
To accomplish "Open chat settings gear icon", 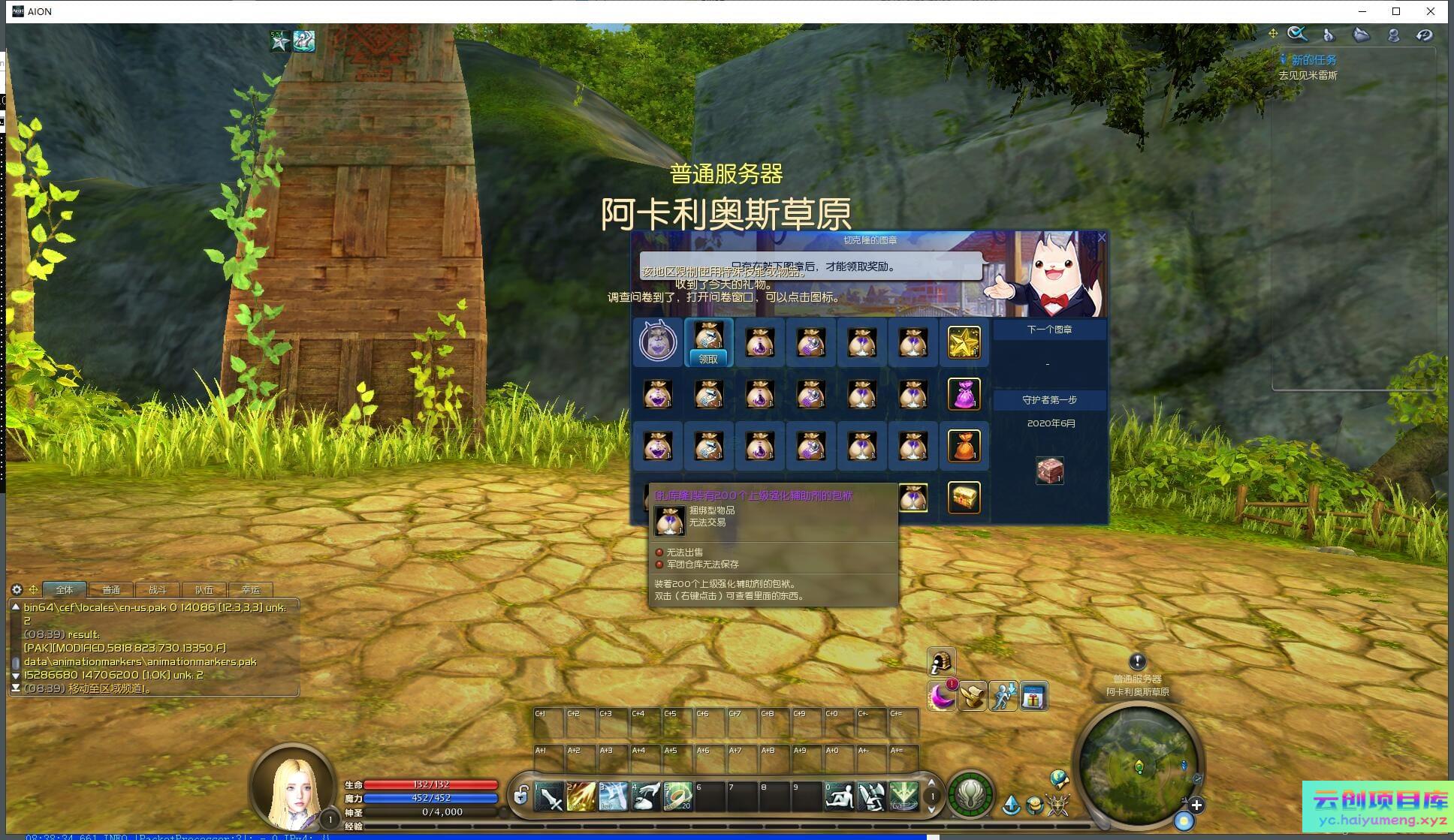I will tap(17, 589).
